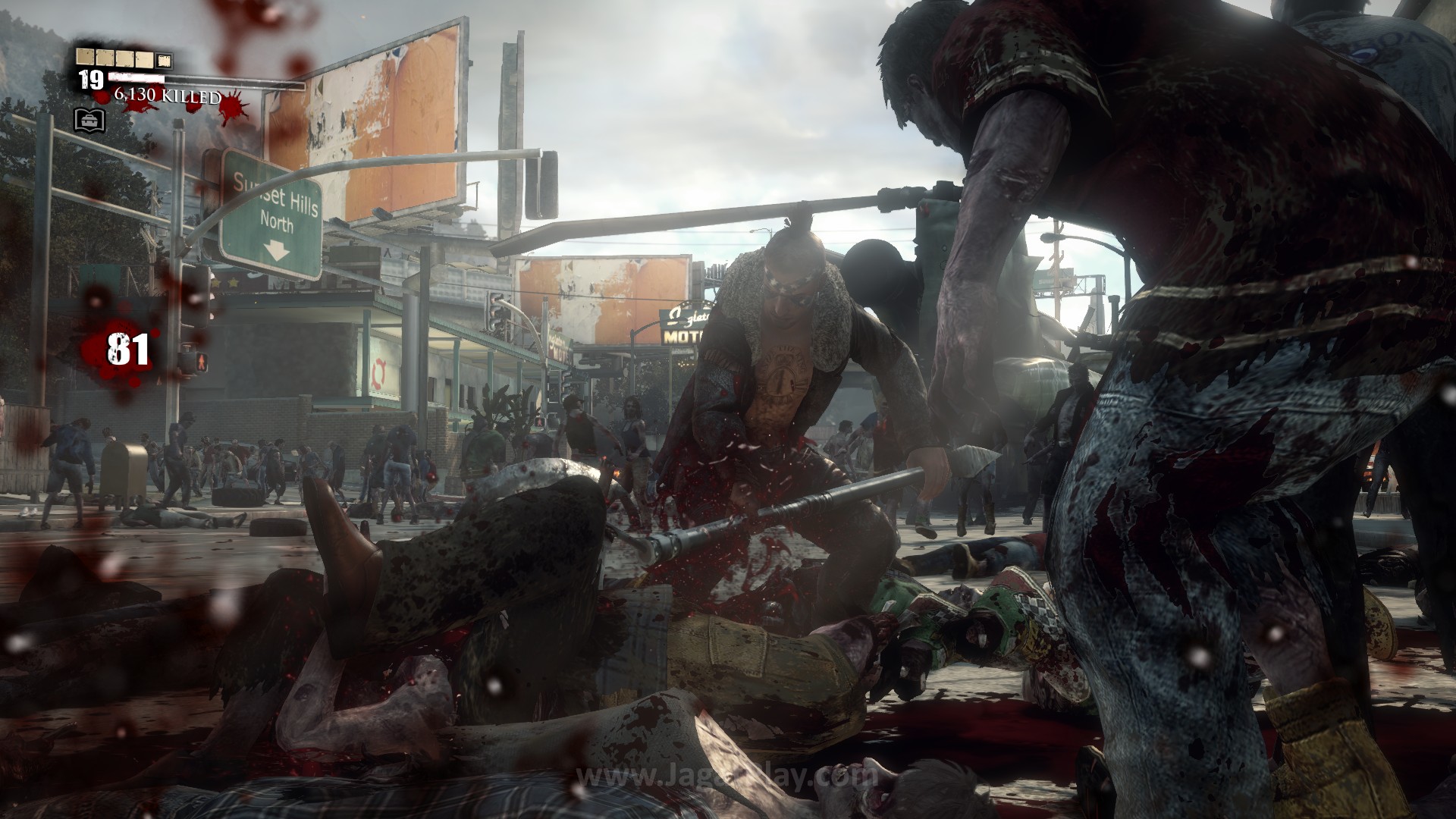Screen dimensions: 1456x819
Task: Open the weapon blueprint toolbox icon
Action: [89, 118]
